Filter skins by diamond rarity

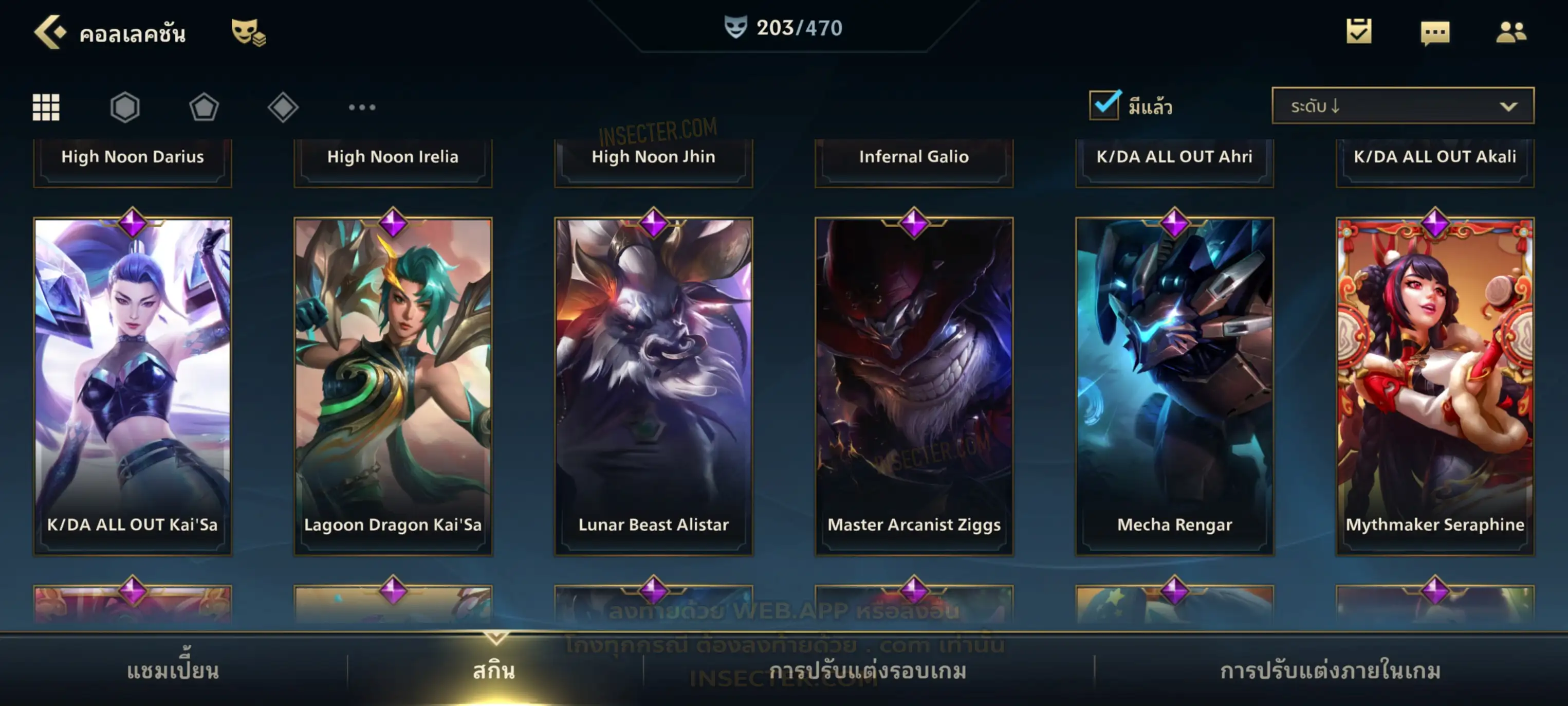pos(283,108)
